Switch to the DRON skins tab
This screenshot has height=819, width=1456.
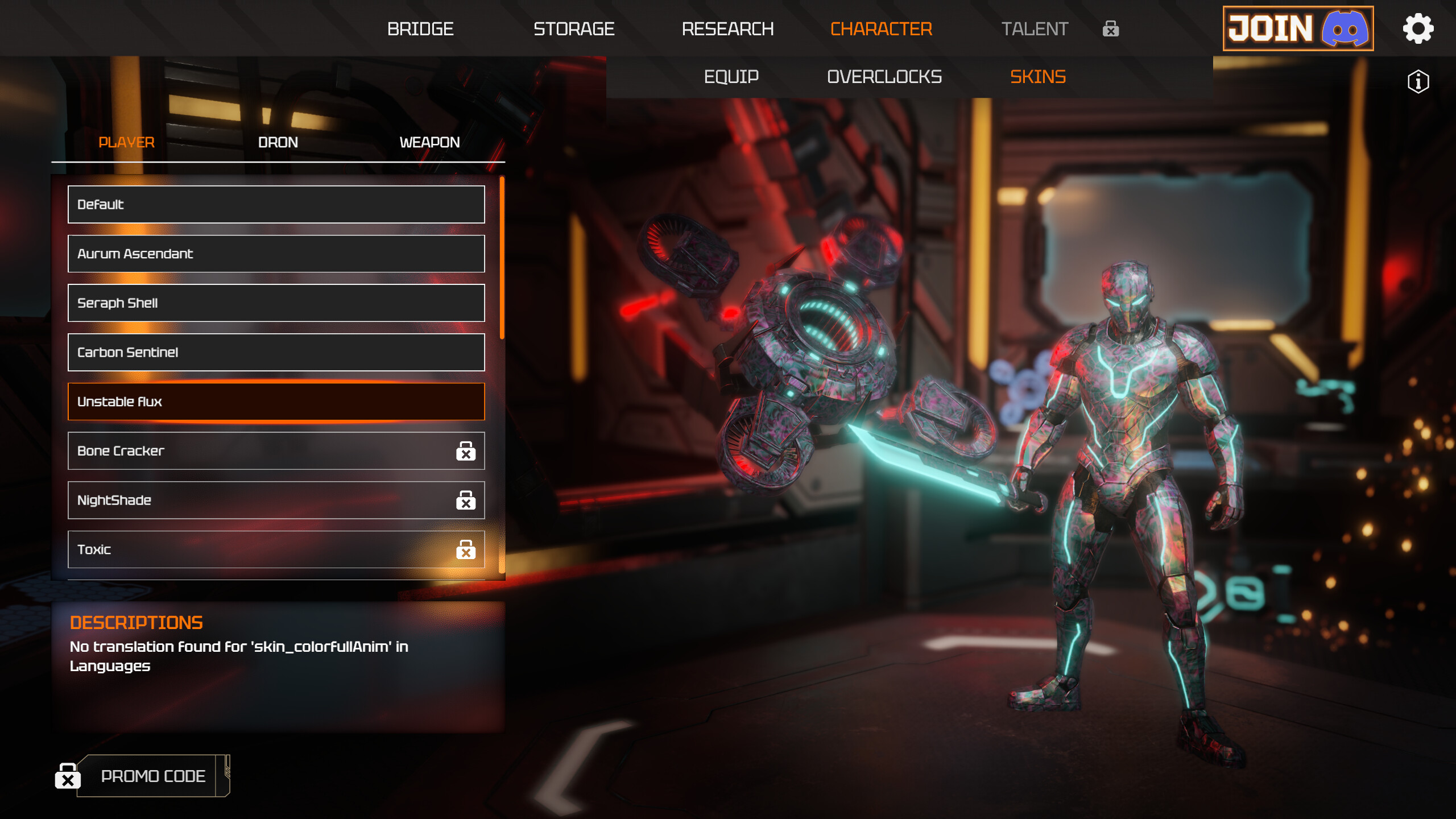[278, 142]
